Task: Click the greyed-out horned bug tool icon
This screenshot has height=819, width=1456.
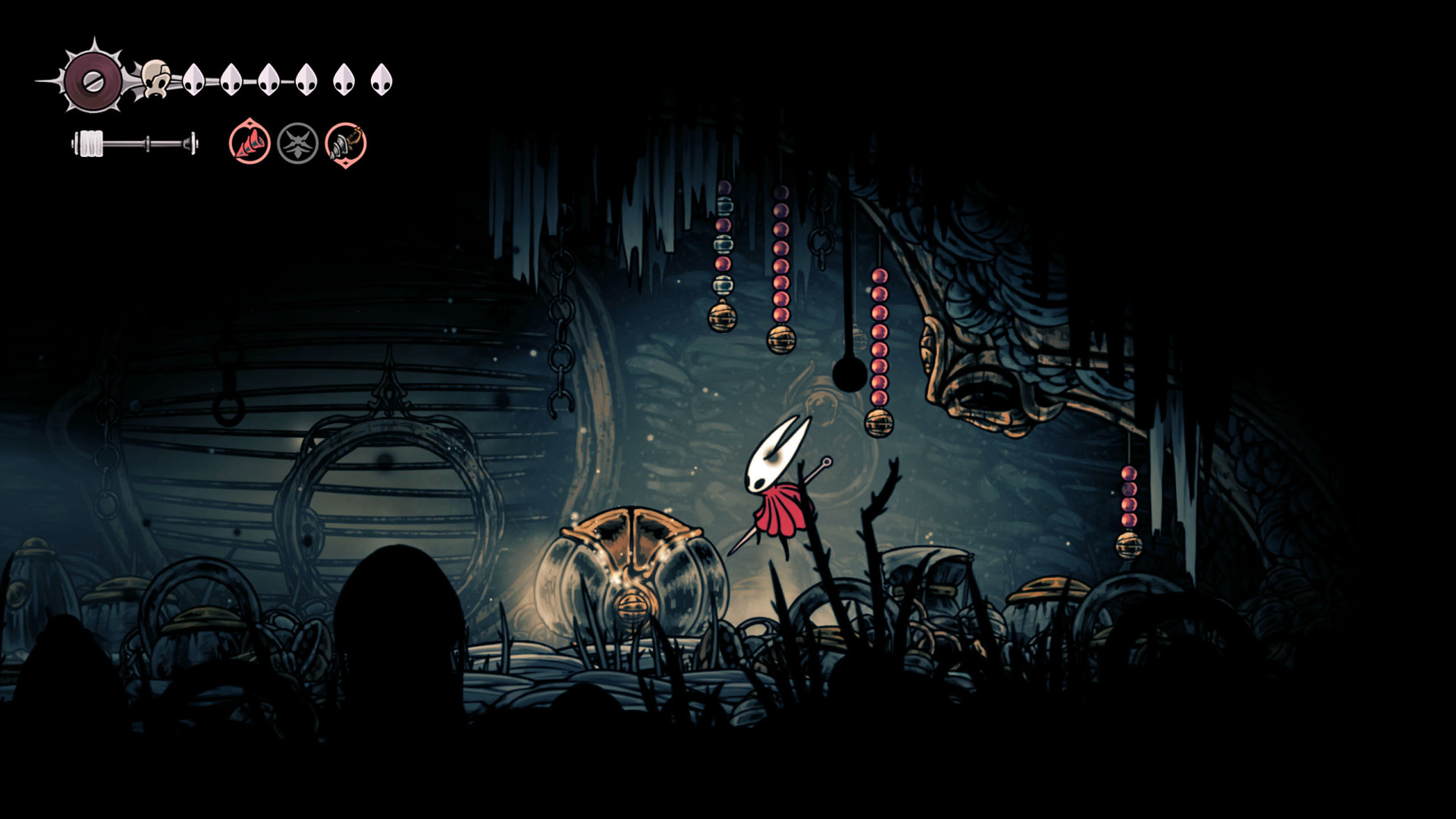Action: (297, 143)
